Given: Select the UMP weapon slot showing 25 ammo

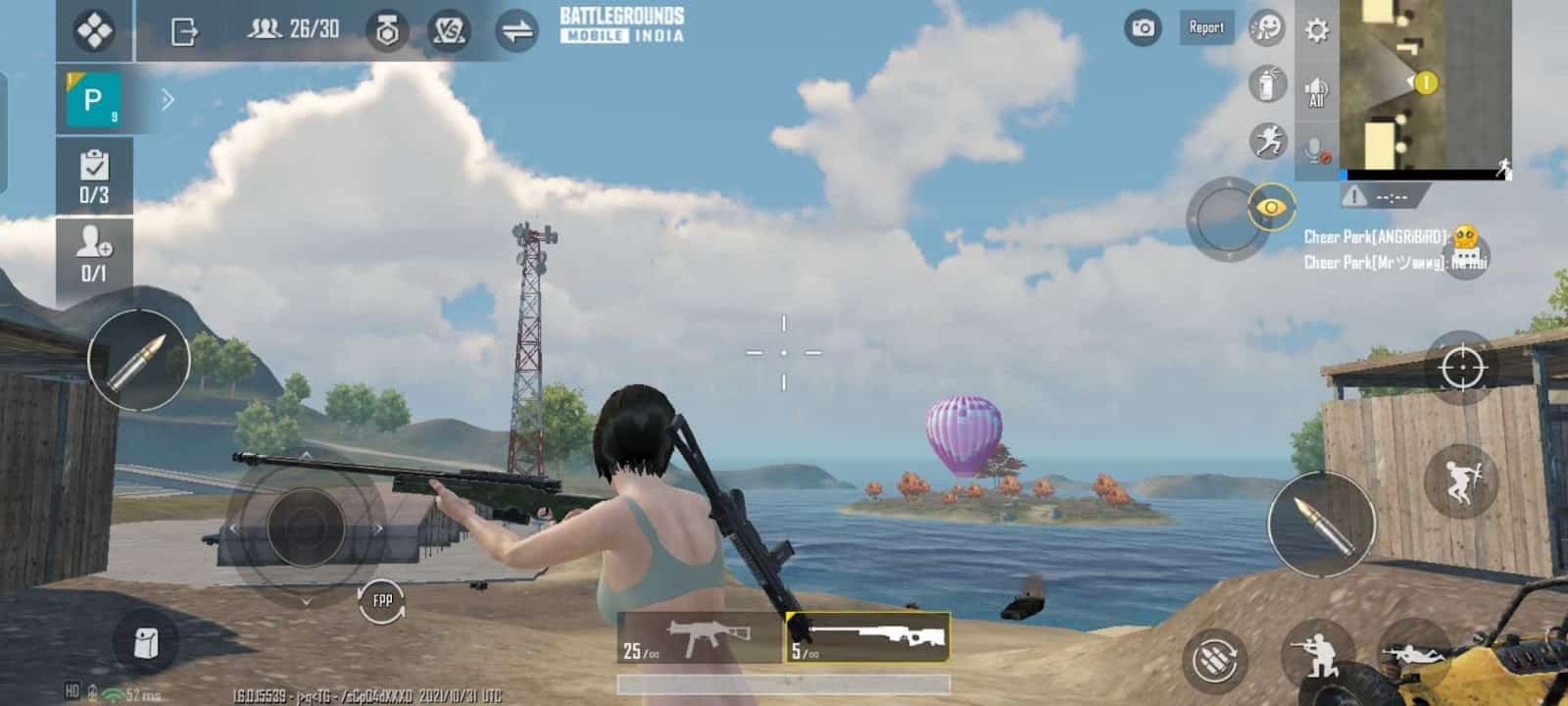Looking at the screenshot, I should coord(696,637).
